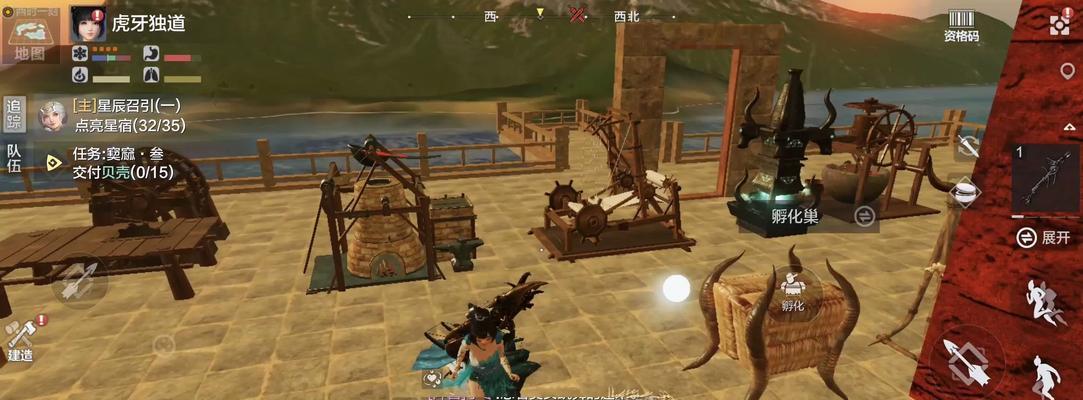Open the 资格码 barcode button
This screenshot has width=1083, height=400.
(x=961, y=25)
